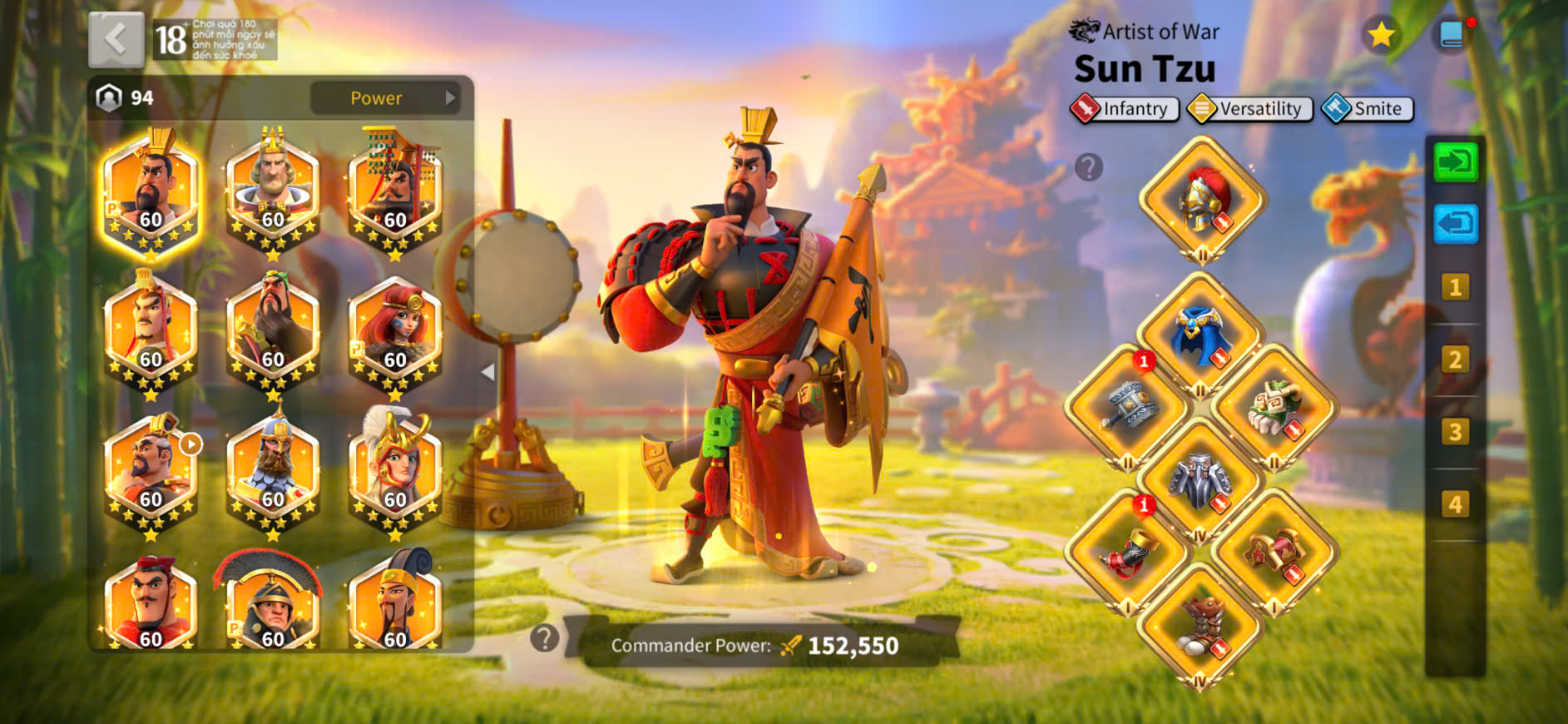Open the hammer weapon equipment slot
The image size is (1568, 724).
tap(1128, 408)
